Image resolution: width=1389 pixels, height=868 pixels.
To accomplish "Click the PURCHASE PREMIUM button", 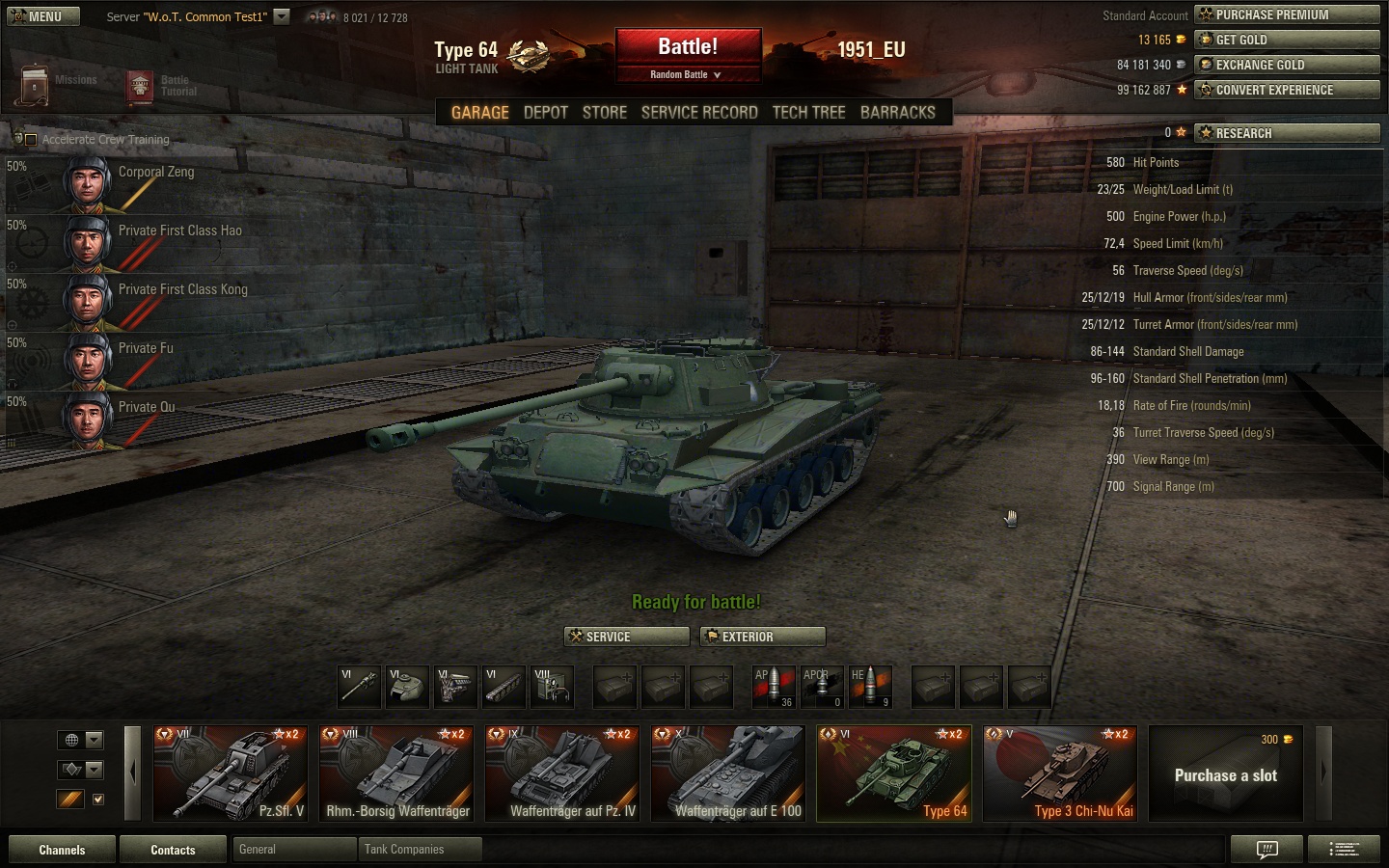I will (1287, 14).
